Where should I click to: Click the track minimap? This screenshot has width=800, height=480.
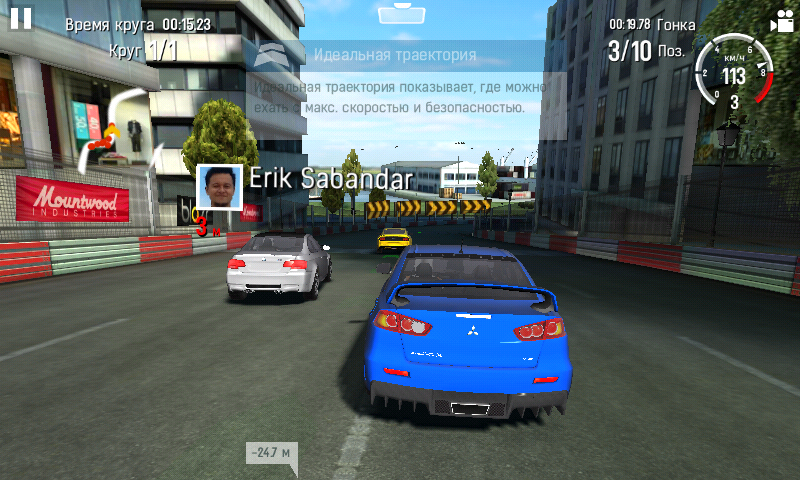click(113, 128)
